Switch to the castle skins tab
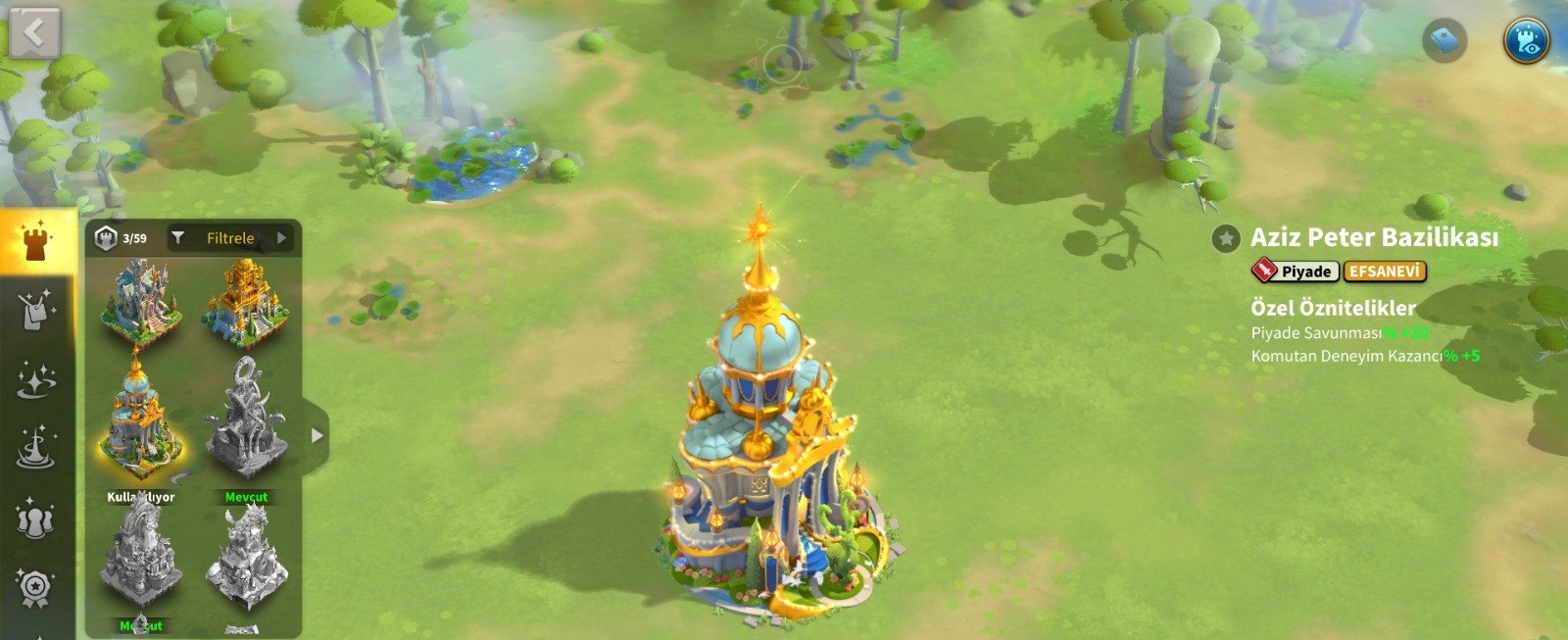The width and height of the screenshot is (1568, 640). click(x=36, y=241)
